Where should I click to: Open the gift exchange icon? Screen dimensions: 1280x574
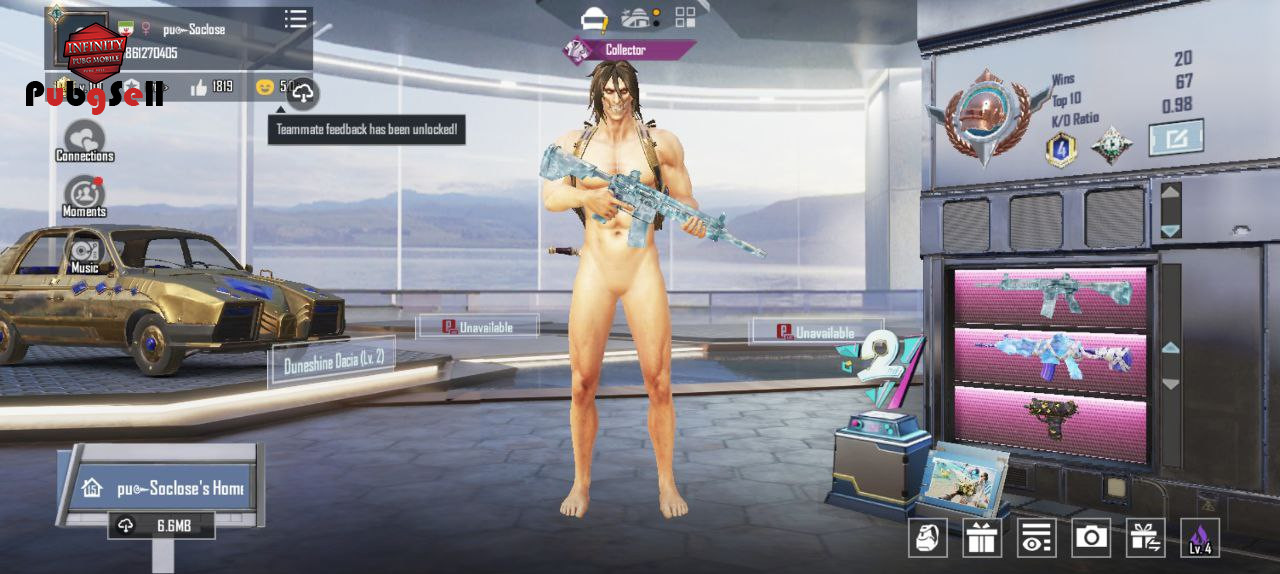1145,538
